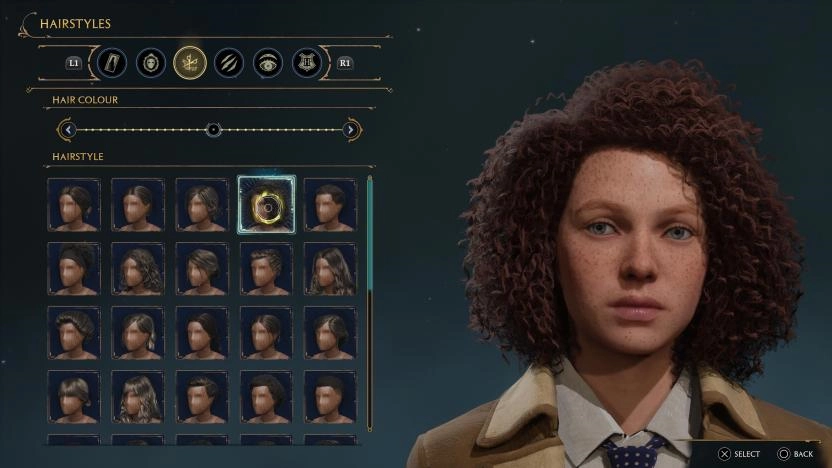The width and height of the screenshot is (832, 468).
Task: Switch to the eye and eyebrow tab
Action: (x=268, y=63)
